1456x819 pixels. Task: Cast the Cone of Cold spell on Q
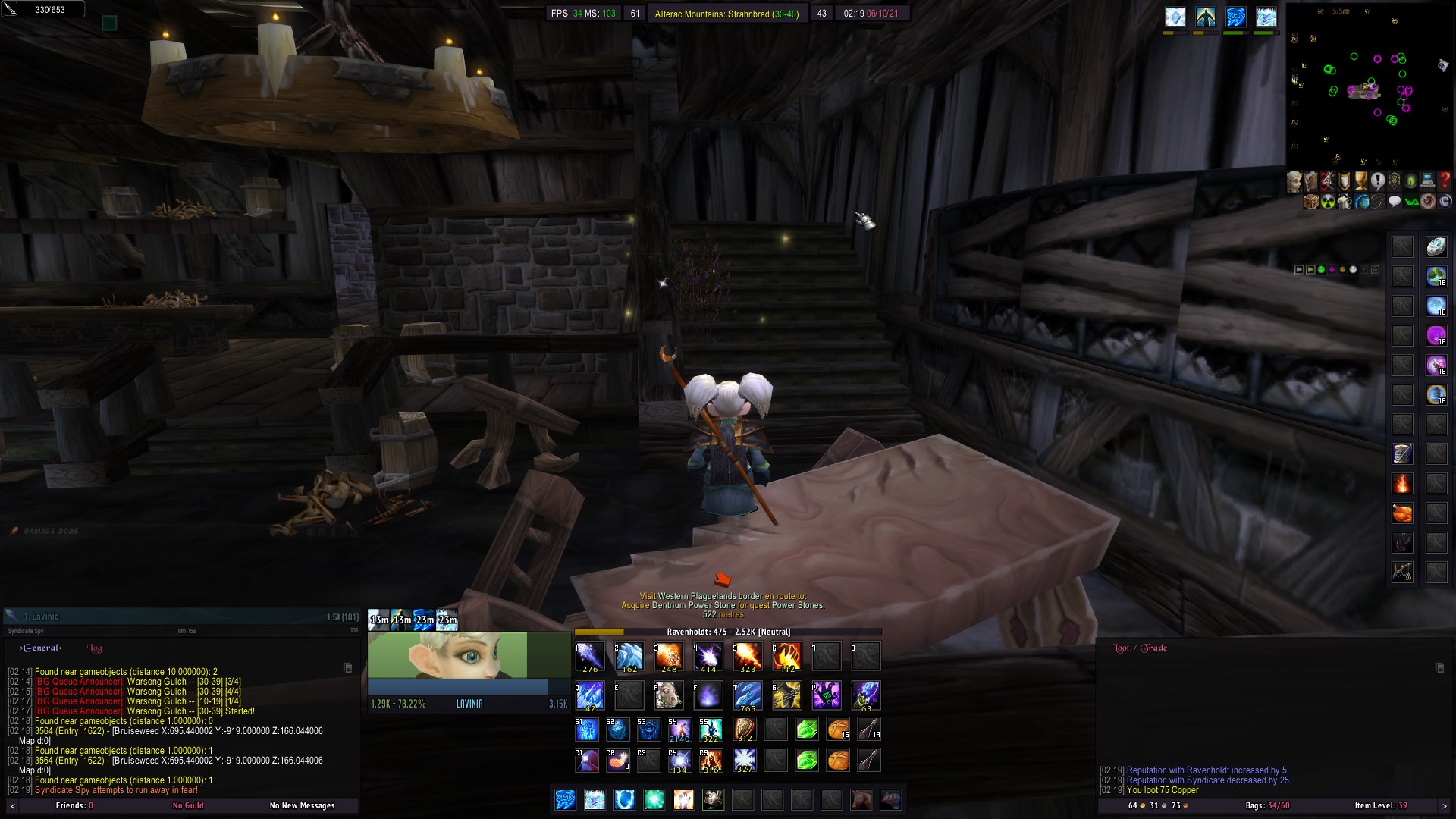589,695
